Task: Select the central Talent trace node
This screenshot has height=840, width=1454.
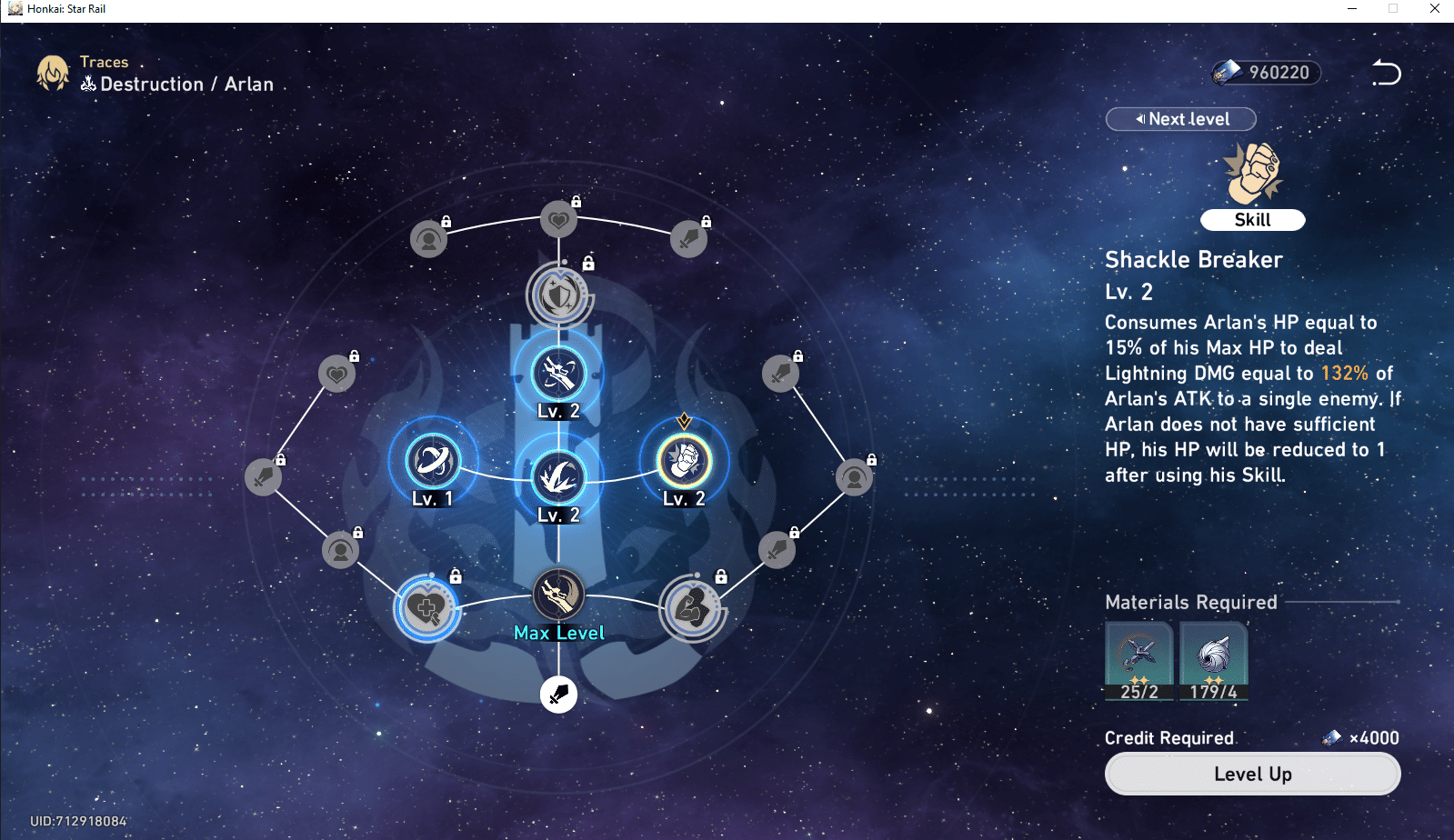Action: tap(558, 479)
